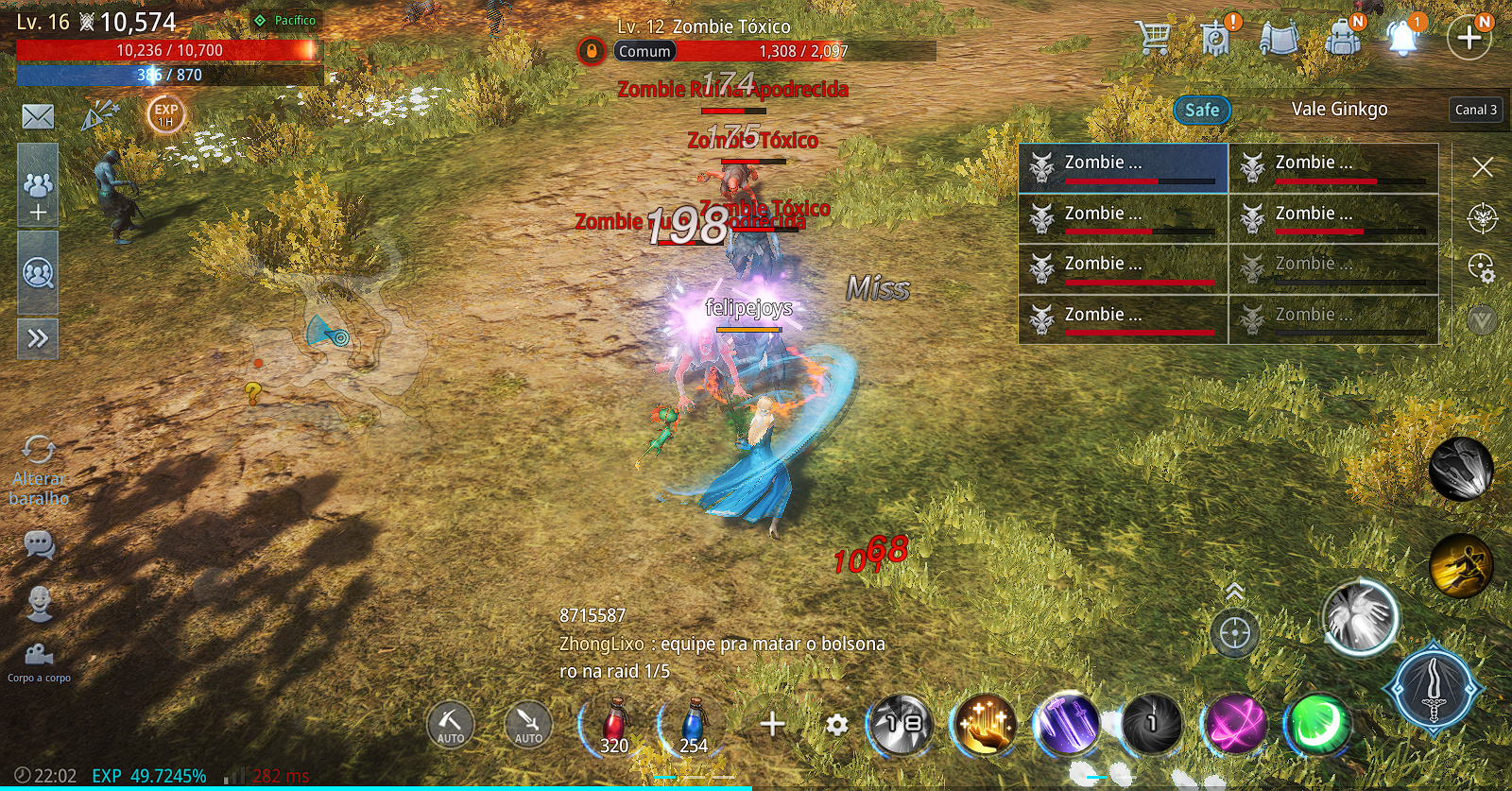This screenshot has height=791, width=1512.
Task: Open the mail envelope
Action: click(x=38, y=116)
